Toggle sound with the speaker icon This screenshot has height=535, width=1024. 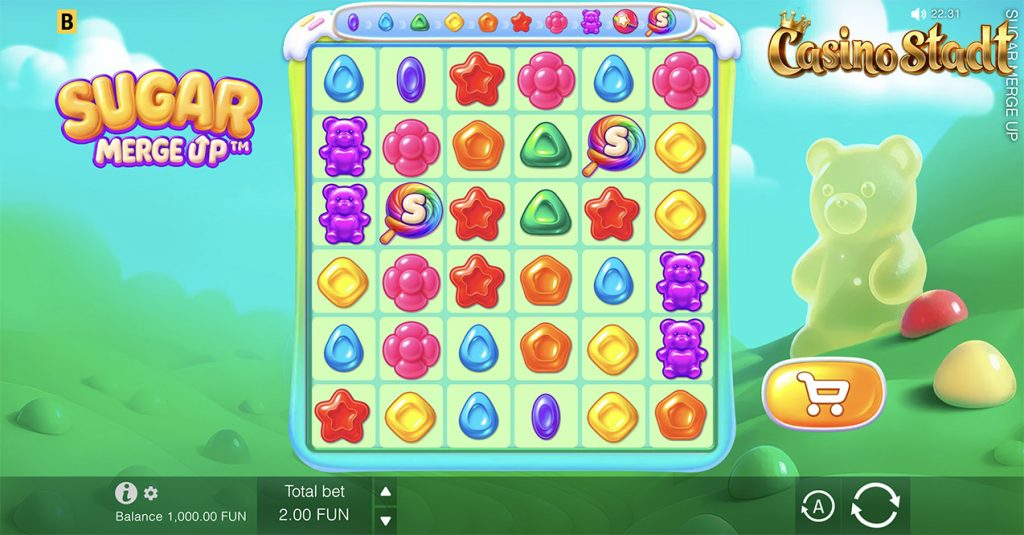918,14
